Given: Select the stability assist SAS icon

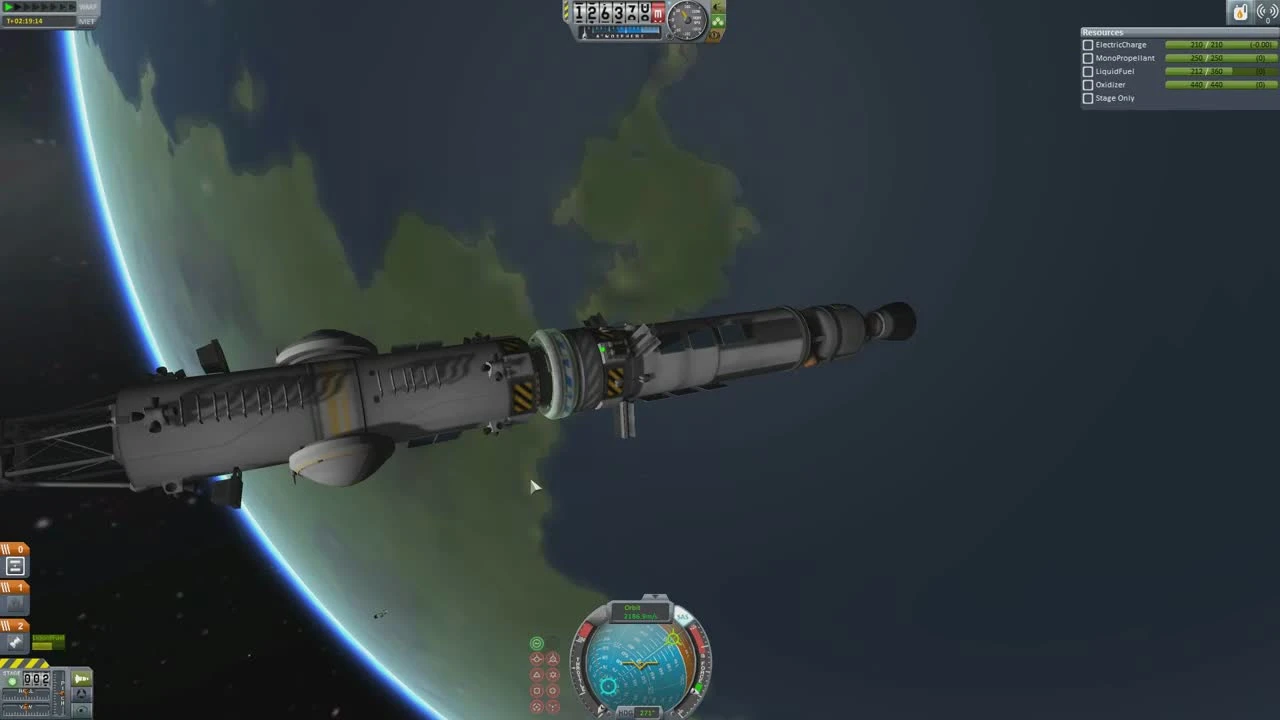Looking at the screenshot, I should [538, 642].
